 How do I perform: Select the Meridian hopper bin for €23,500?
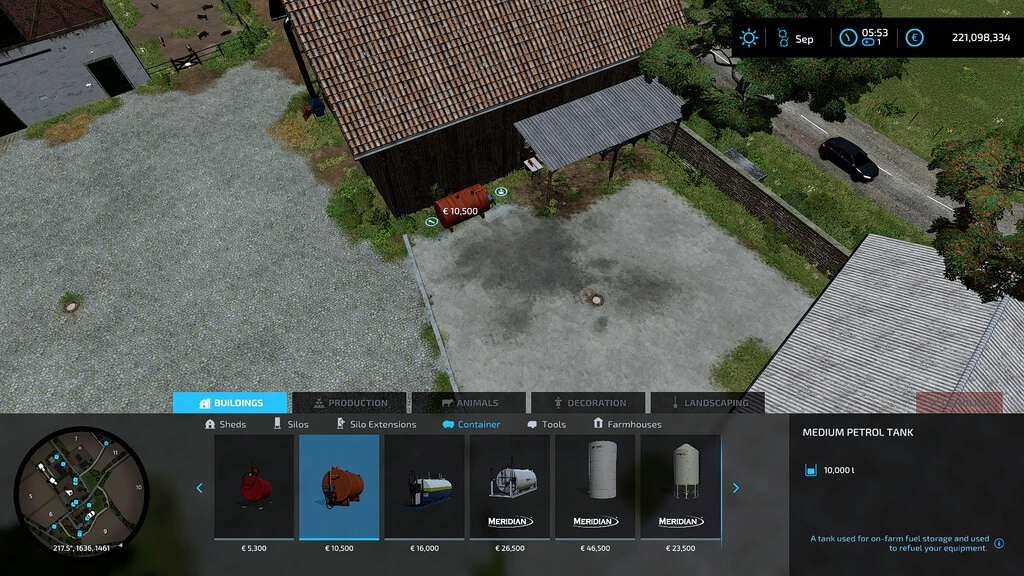[x=680, y=487]
